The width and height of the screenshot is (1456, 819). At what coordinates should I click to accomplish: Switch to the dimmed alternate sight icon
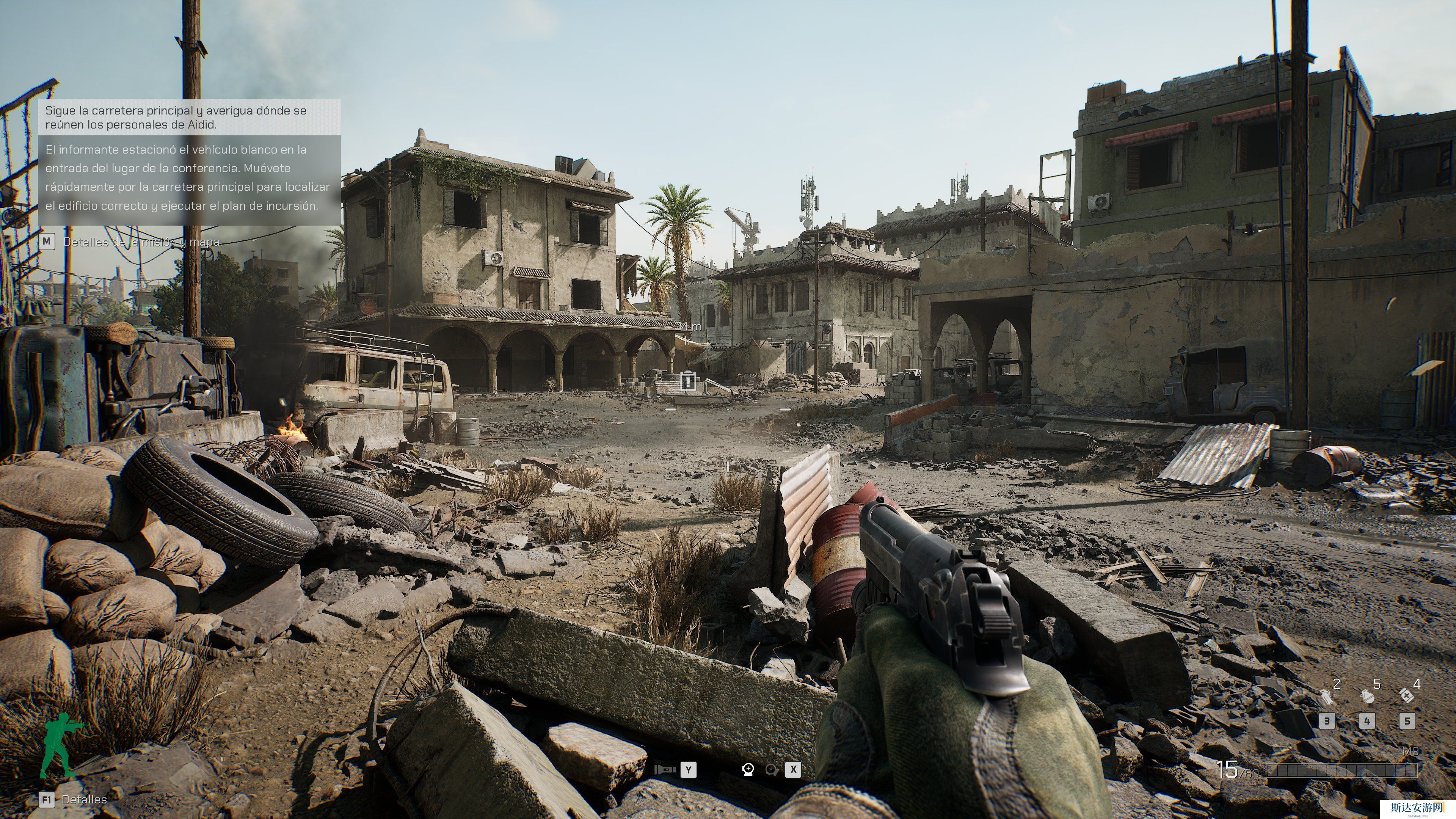tap(772, 769)
